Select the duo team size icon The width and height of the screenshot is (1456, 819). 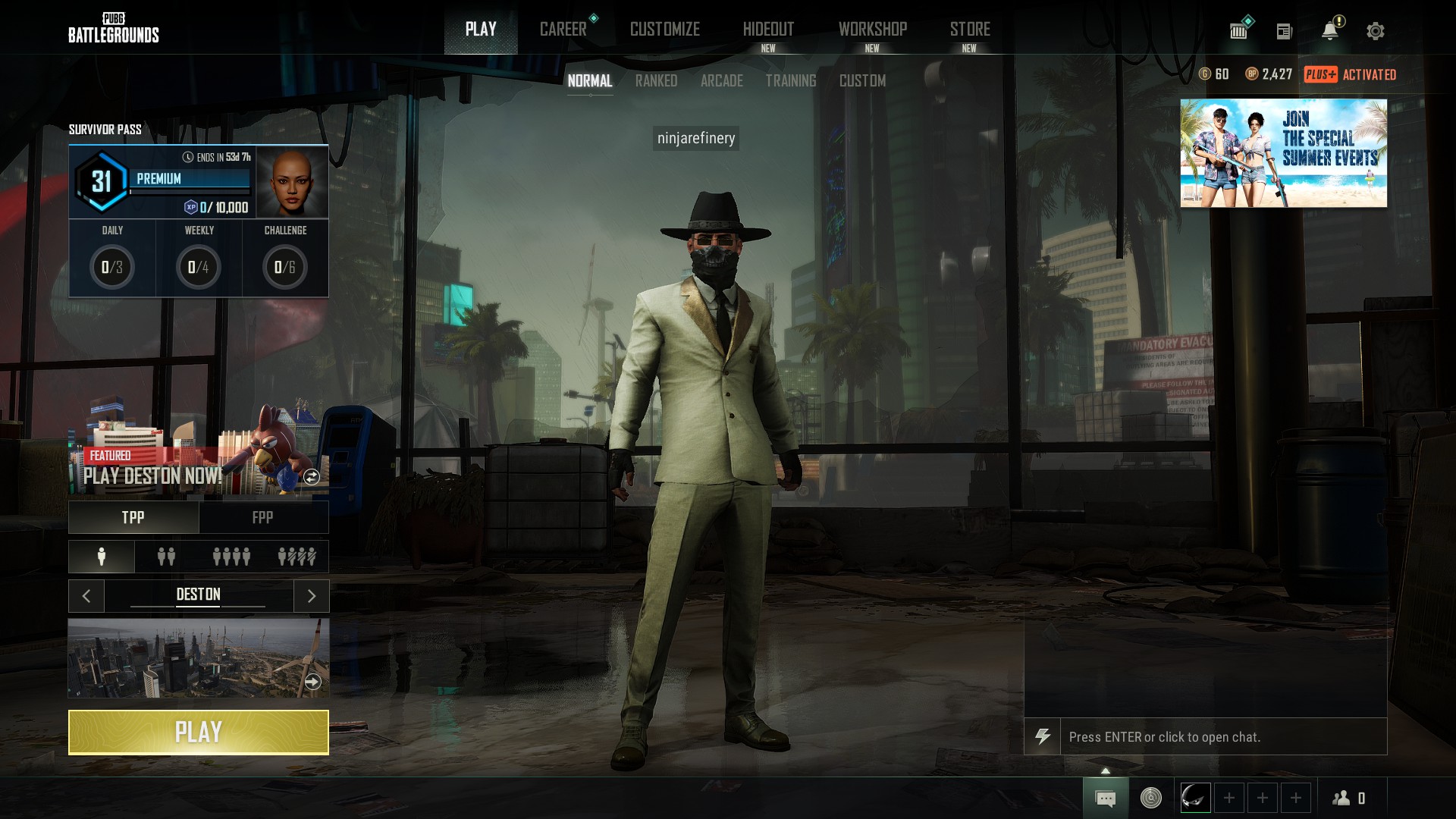tap(166, 557)
